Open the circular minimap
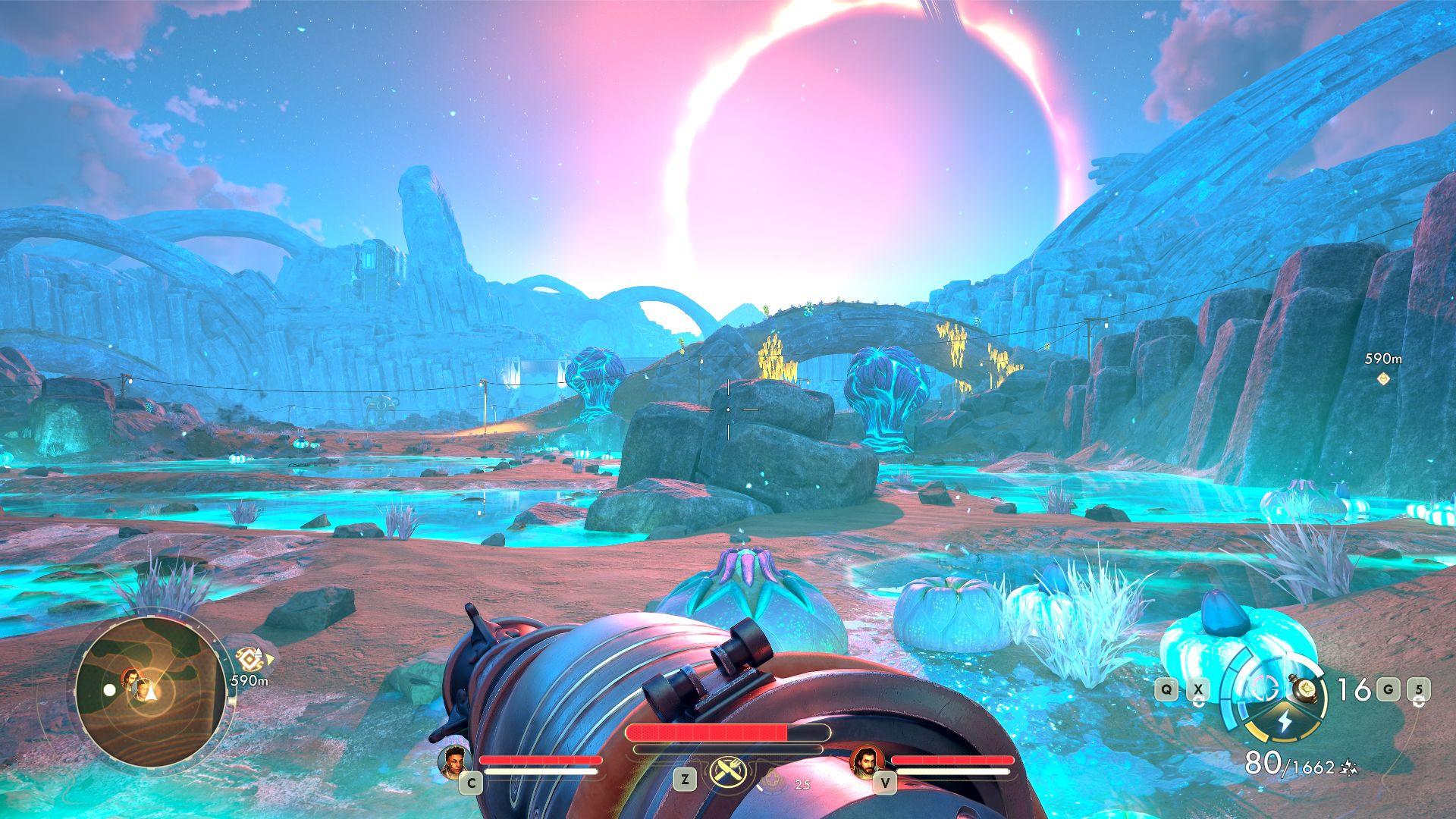 coord(150,691)
